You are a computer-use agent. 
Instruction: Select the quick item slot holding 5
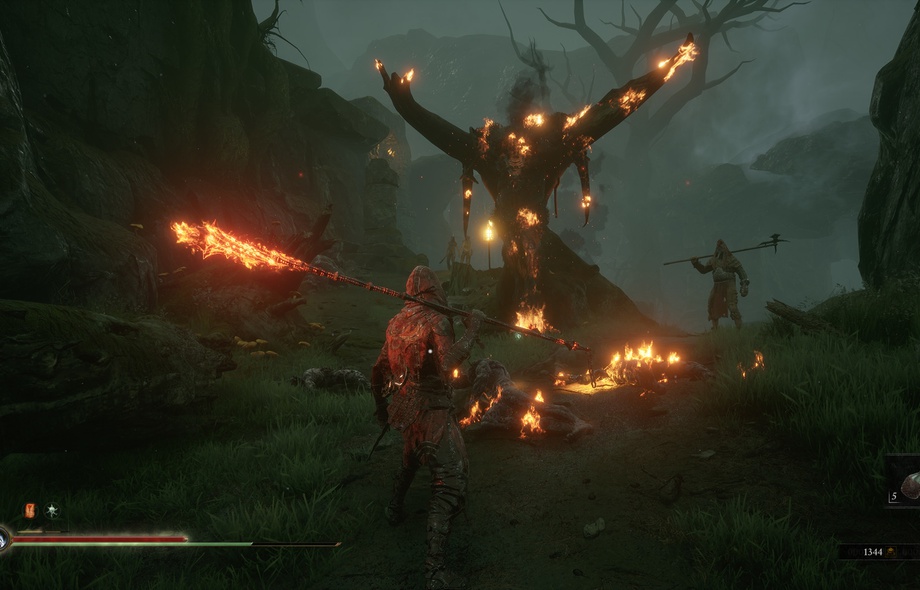click(x=905, y=486)
